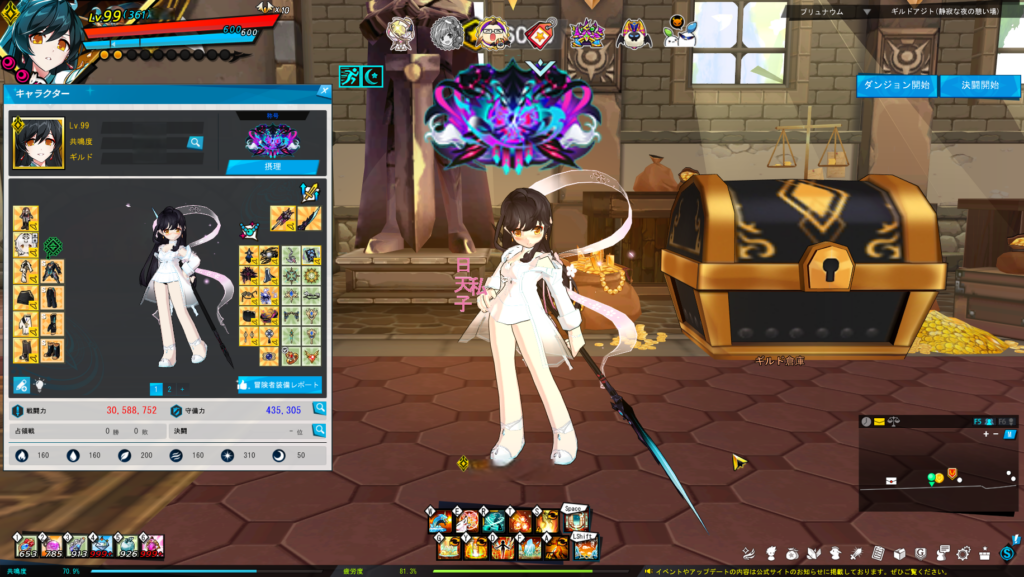This screenshot has height=577, width=1024.
Task: Close the キャラクター character window
Action: coord(323,91)
